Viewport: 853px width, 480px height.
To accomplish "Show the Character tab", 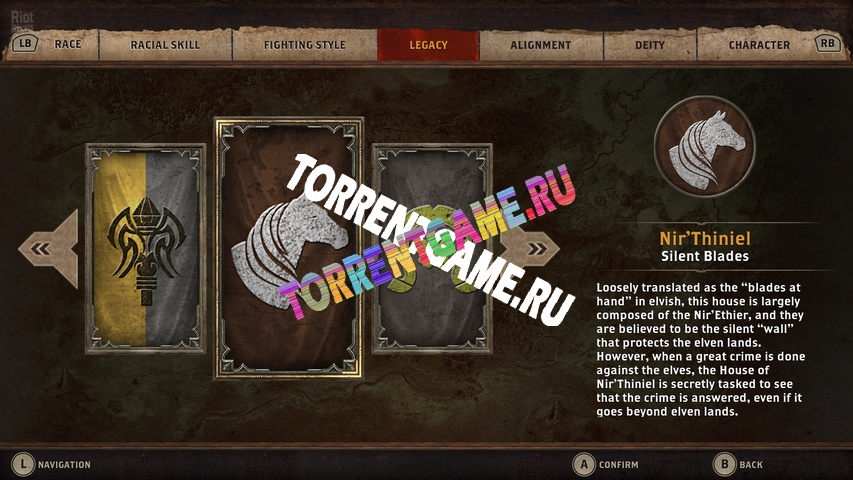I will (759, 45).
